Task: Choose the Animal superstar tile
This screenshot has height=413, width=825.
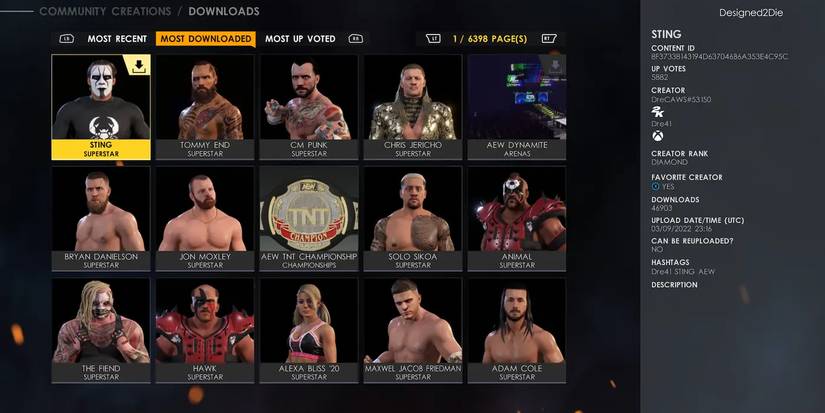Action: coord(517,217)
